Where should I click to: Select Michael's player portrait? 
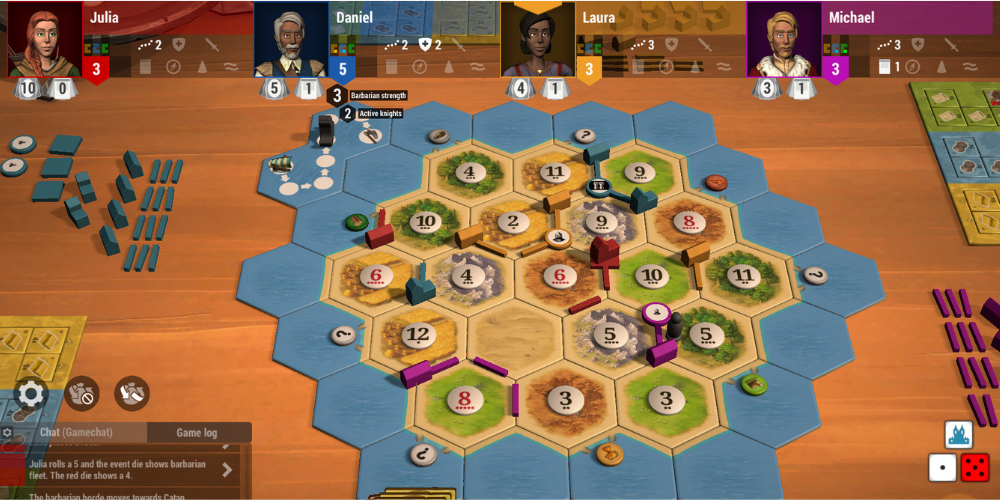pos(783,40)
